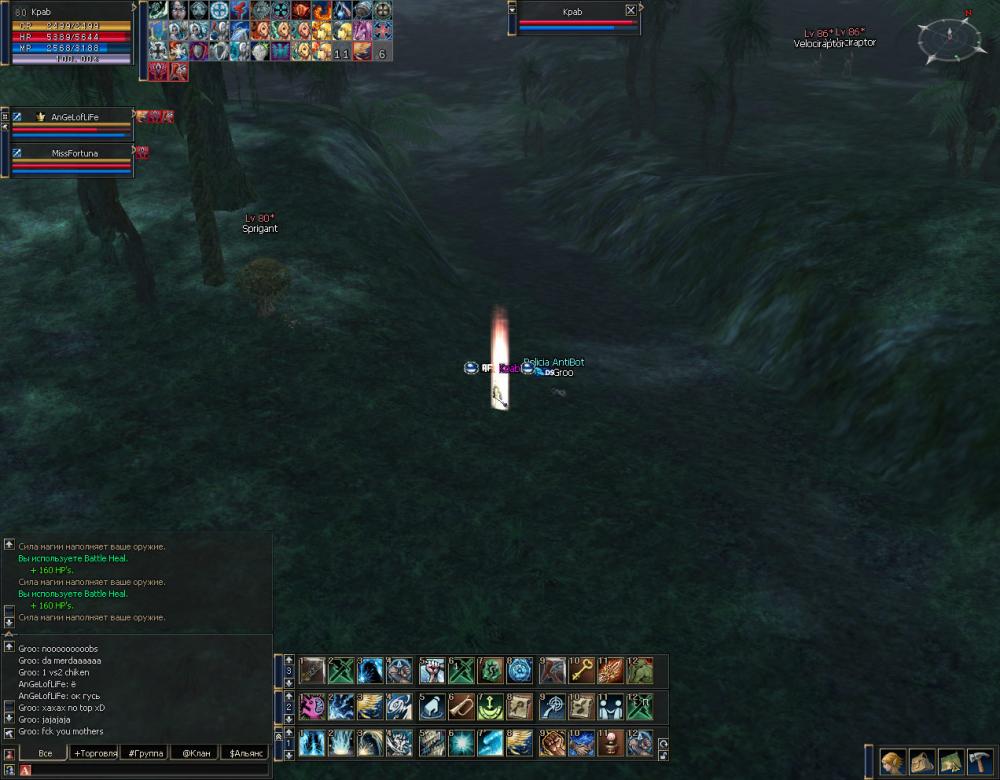1000x780 pixels.
Task: Close the Kpab target window
Action: click(x=630, y=11)
